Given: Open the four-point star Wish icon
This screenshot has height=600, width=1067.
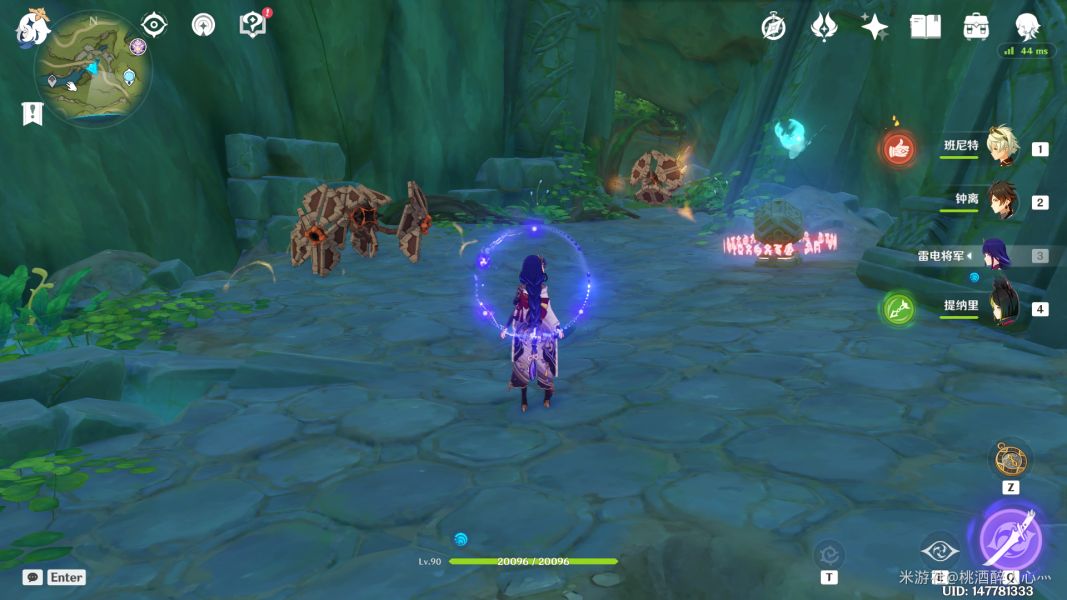Looking at the screenshot, I should pyautogui.click(x=874, y=27).
